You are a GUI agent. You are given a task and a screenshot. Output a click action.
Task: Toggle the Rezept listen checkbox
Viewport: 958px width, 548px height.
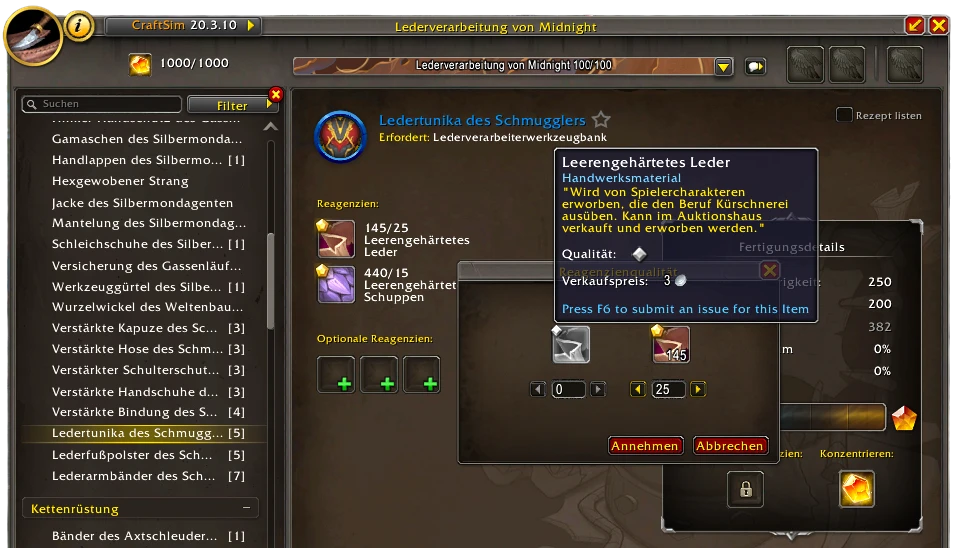pos(845,115)
